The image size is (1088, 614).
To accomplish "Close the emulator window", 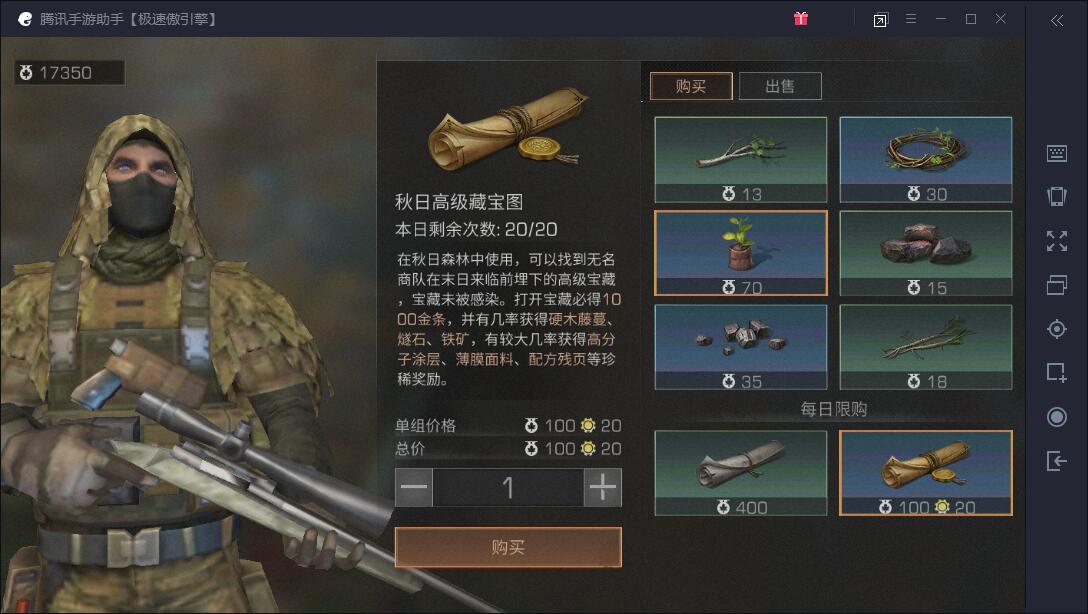I will pyautogui.click(x=1001, y=19).
